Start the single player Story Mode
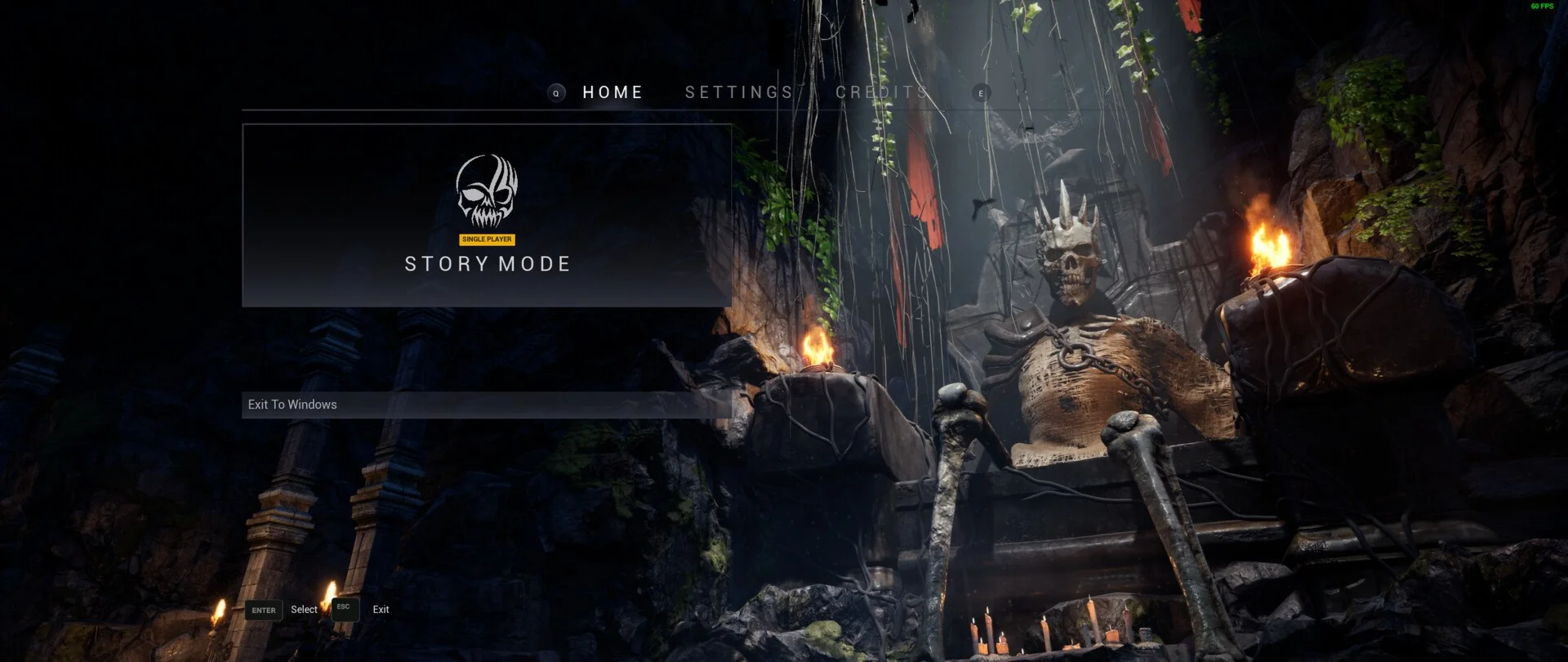This screenshot has height=662, width=1568. (x=487, y=216)
